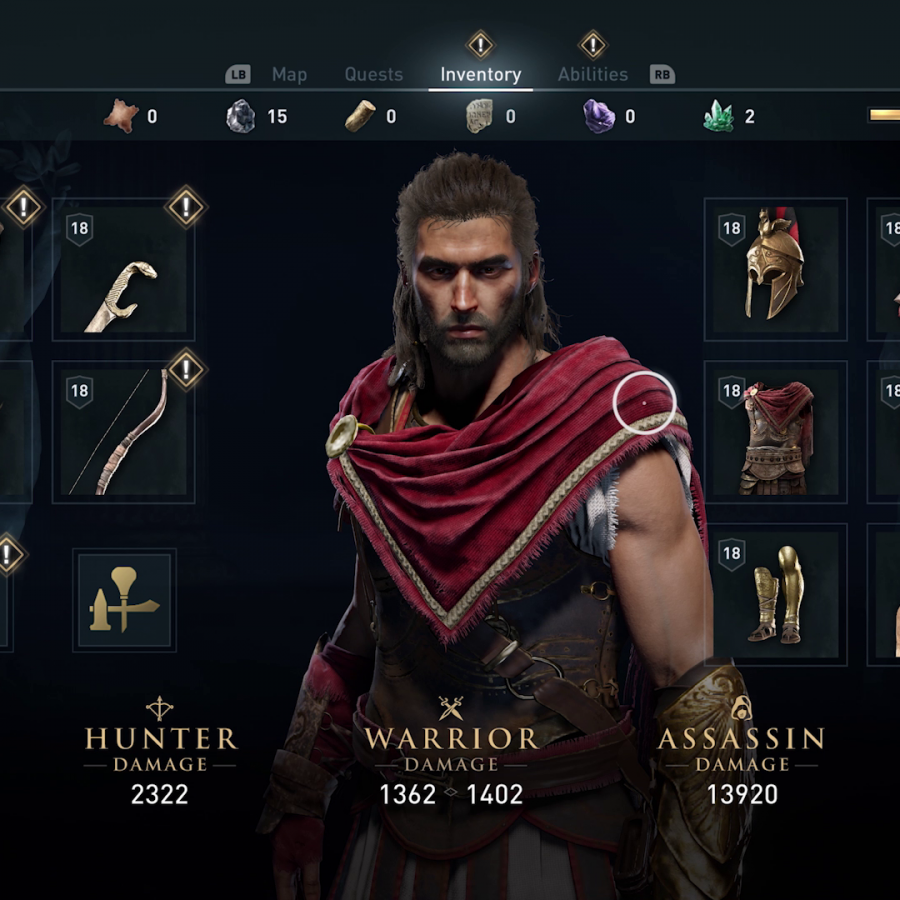Image resolution: width=900 pixels, height=900 pixels.
Task: Open the Map tab
Action: 289,75
